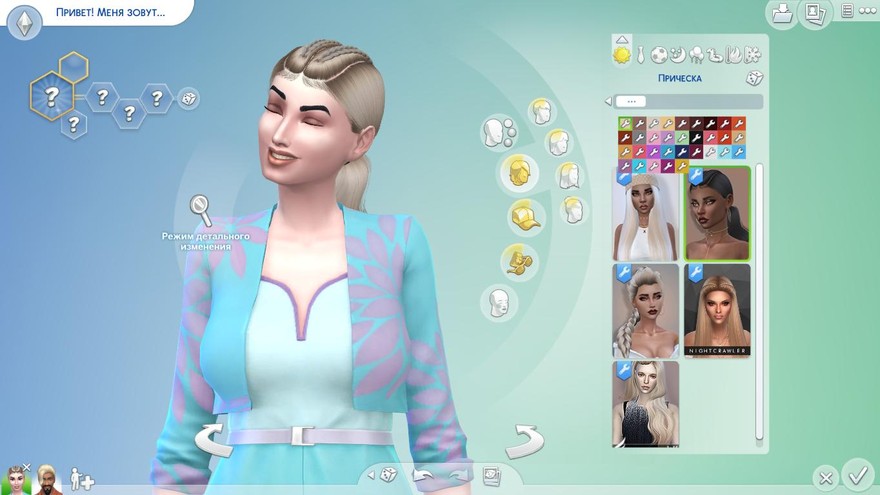Open the plumbob menu icon
This screenshot has height=495, width=880.
tap(24, 20)
